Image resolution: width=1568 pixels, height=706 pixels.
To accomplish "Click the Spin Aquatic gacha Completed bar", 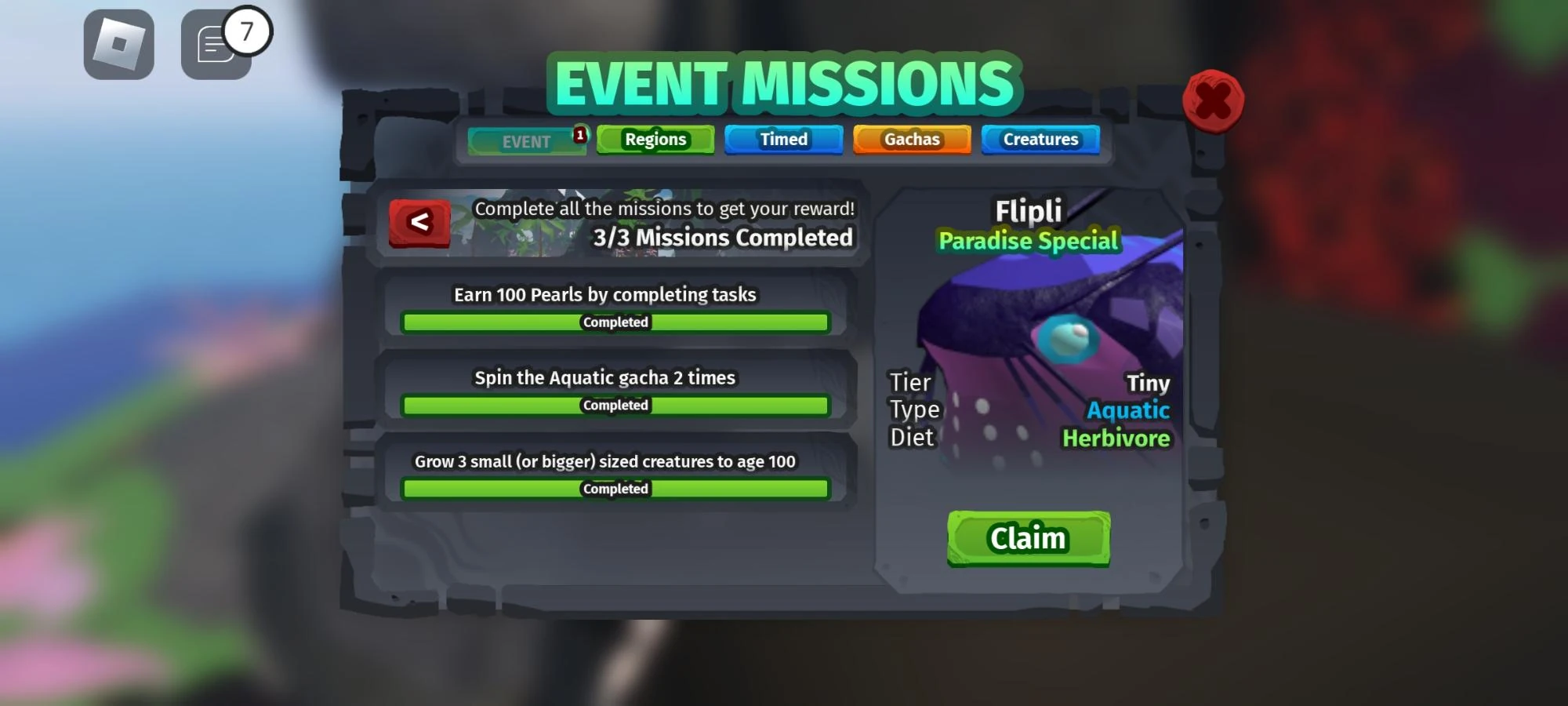I will 615,405.
